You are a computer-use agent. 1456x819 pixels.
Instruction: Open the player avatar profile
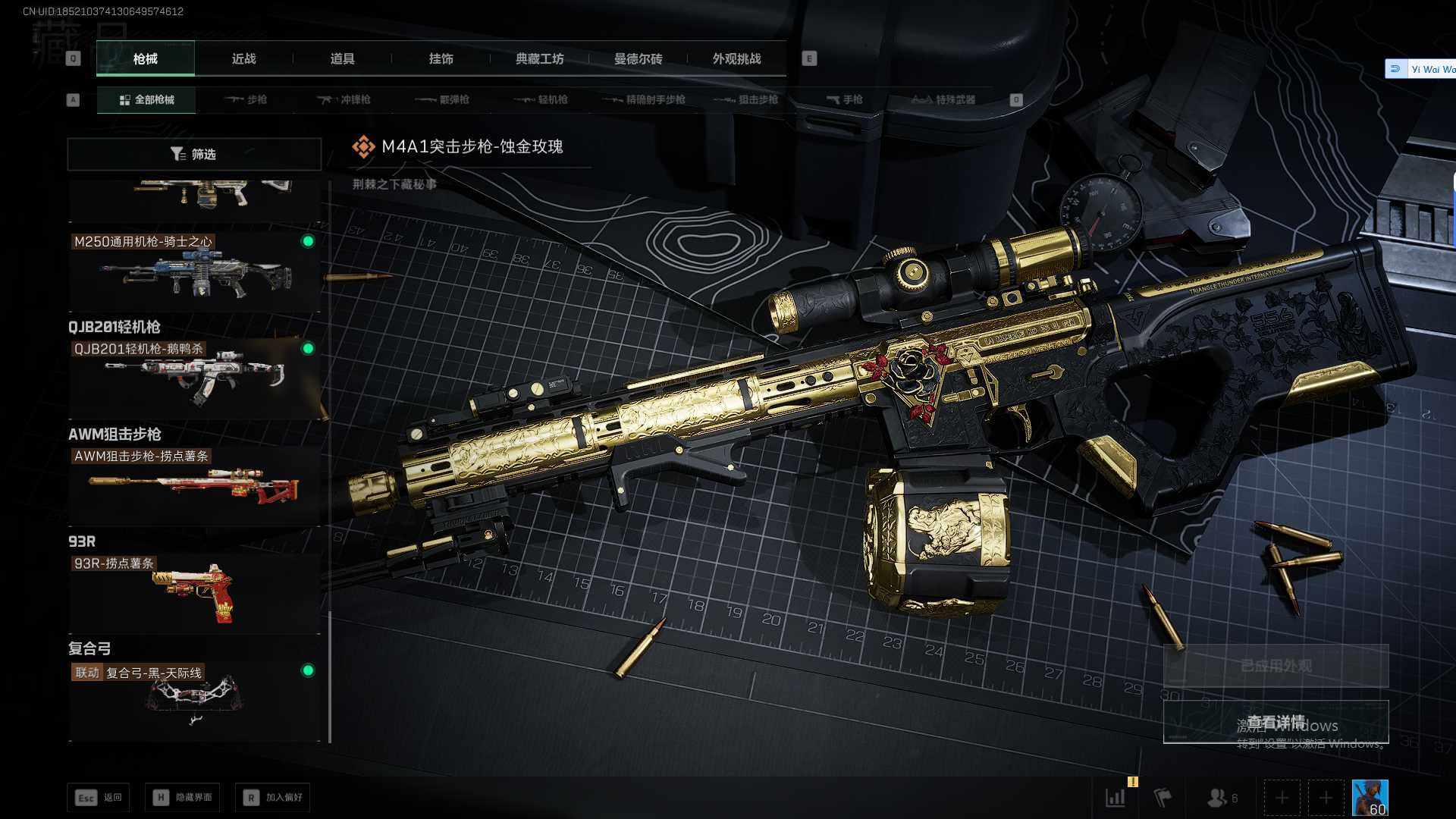click(1370, 798)
